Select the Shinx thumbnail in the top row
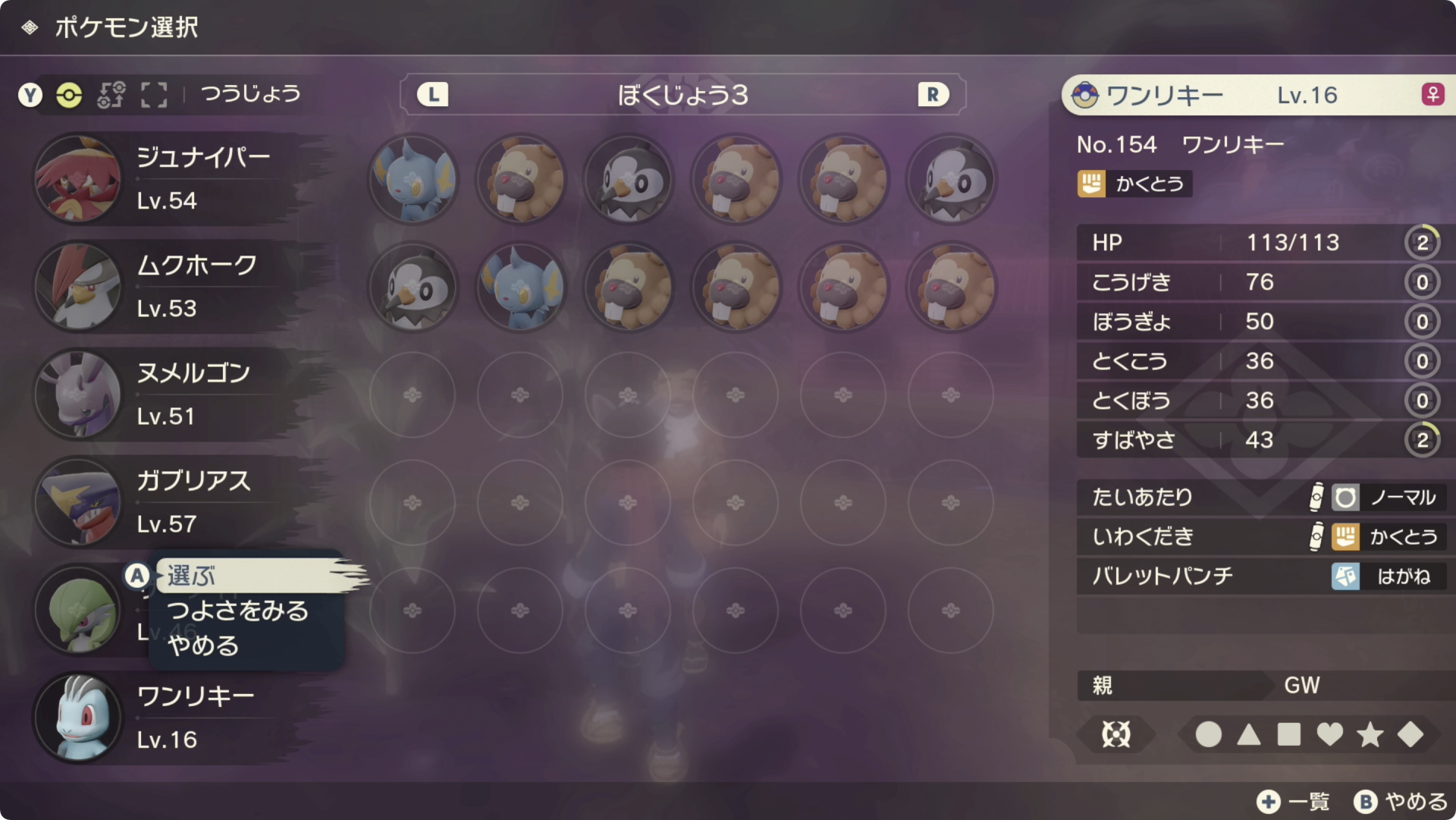The image size is (1456, 820). [x=412, y=179]
